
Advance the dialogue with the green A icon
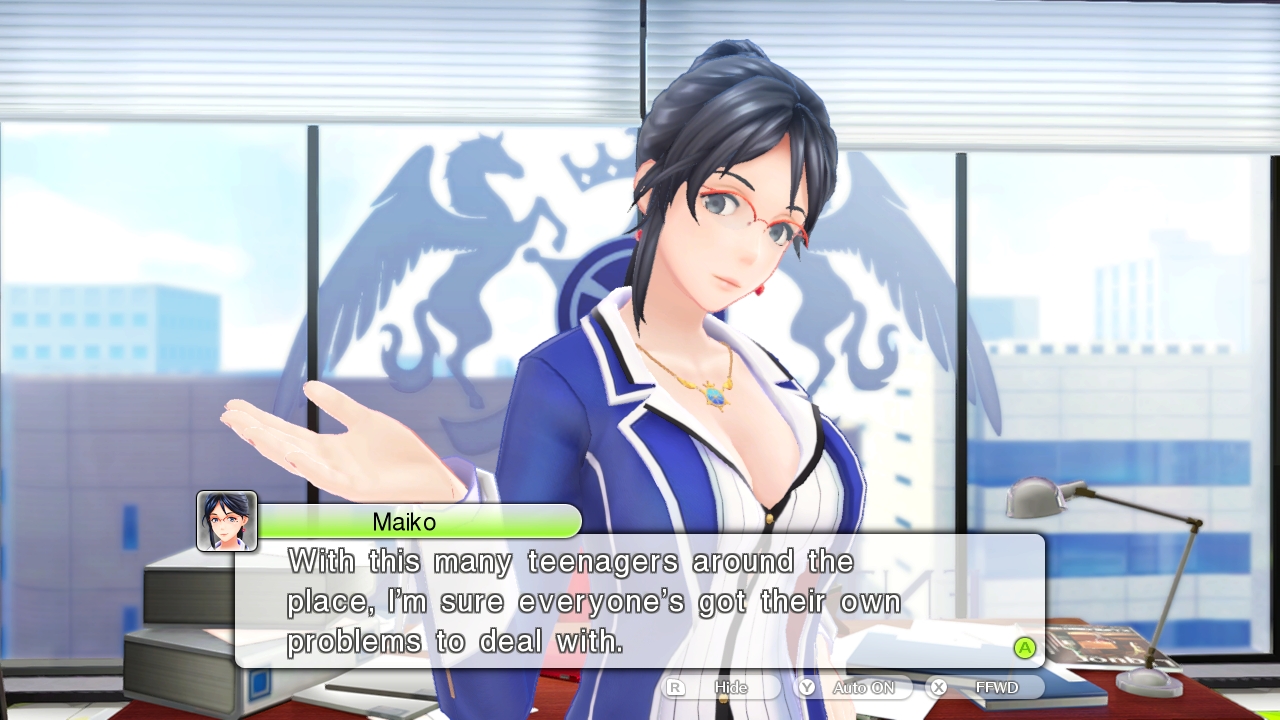(1025, 648)
